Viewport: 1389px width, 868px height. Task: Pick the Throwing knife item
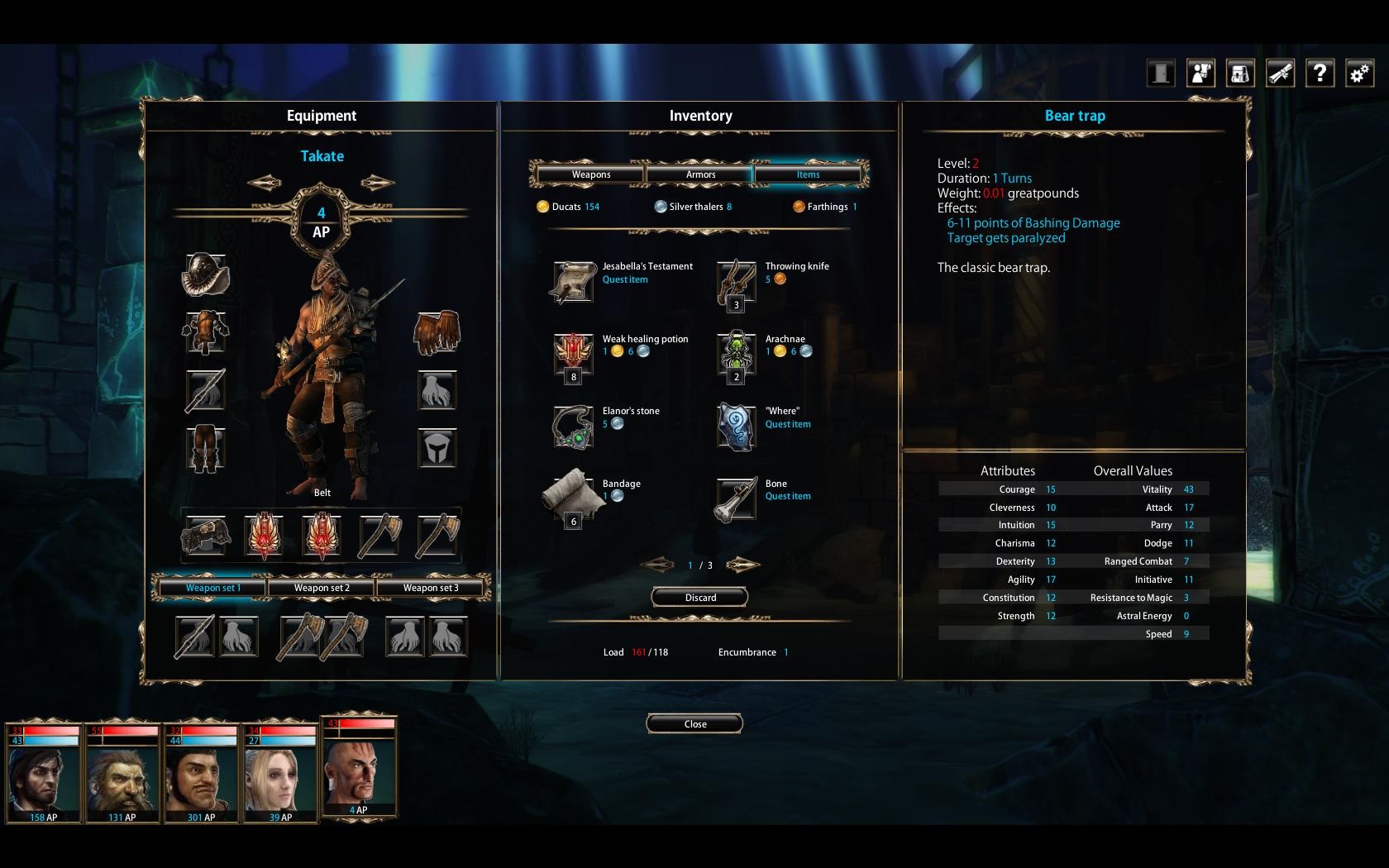pyautogui.click(x=736, y=282)
